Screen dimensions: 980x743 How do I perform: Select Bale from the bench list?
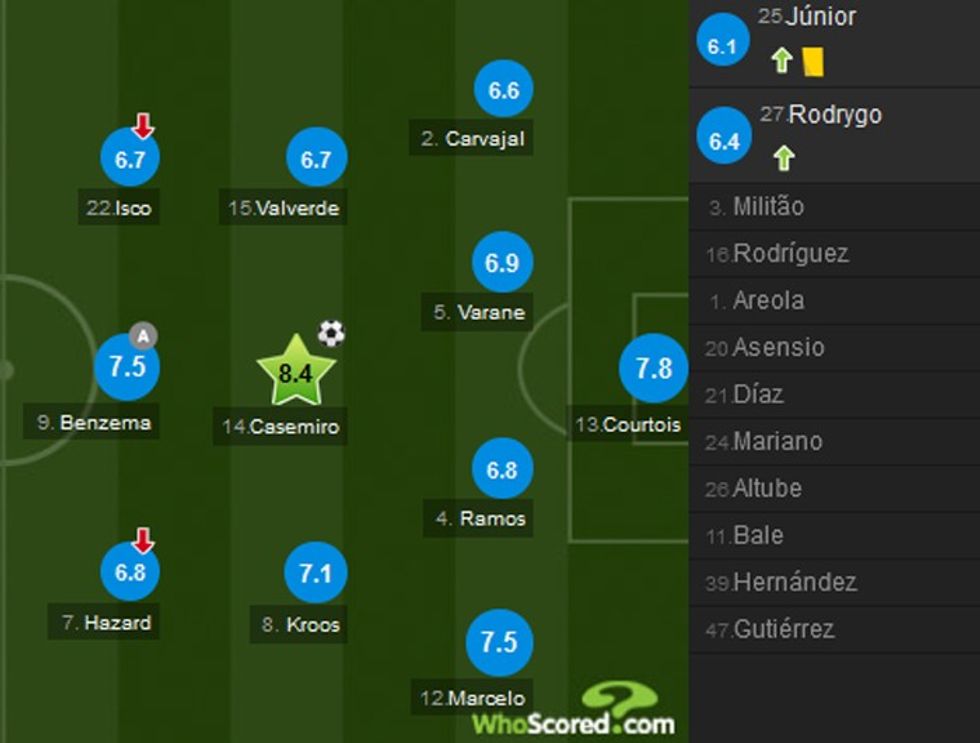tap(757, 535)
